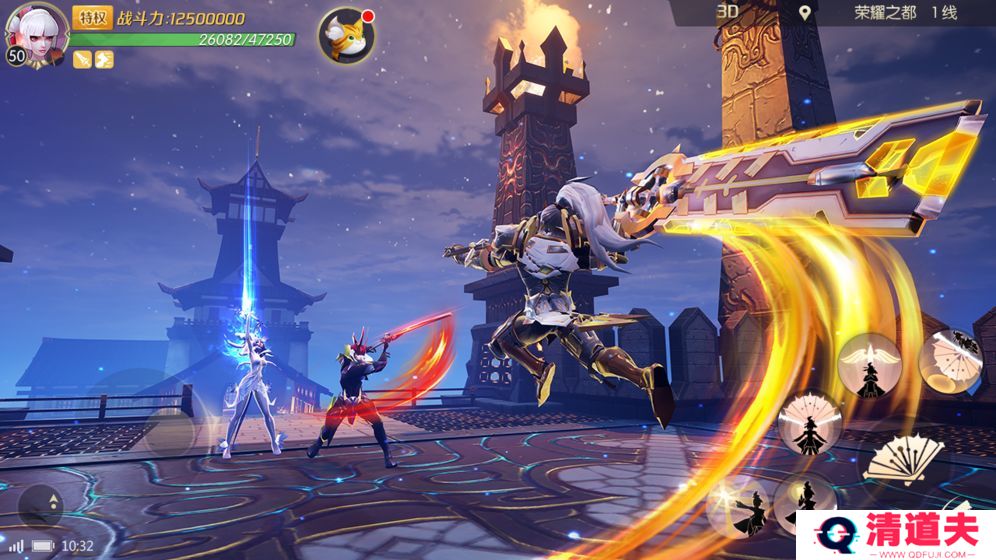Switch channel using the 1线 line selector
This screenshot has width=996, height=560.
tap(945, 13)
